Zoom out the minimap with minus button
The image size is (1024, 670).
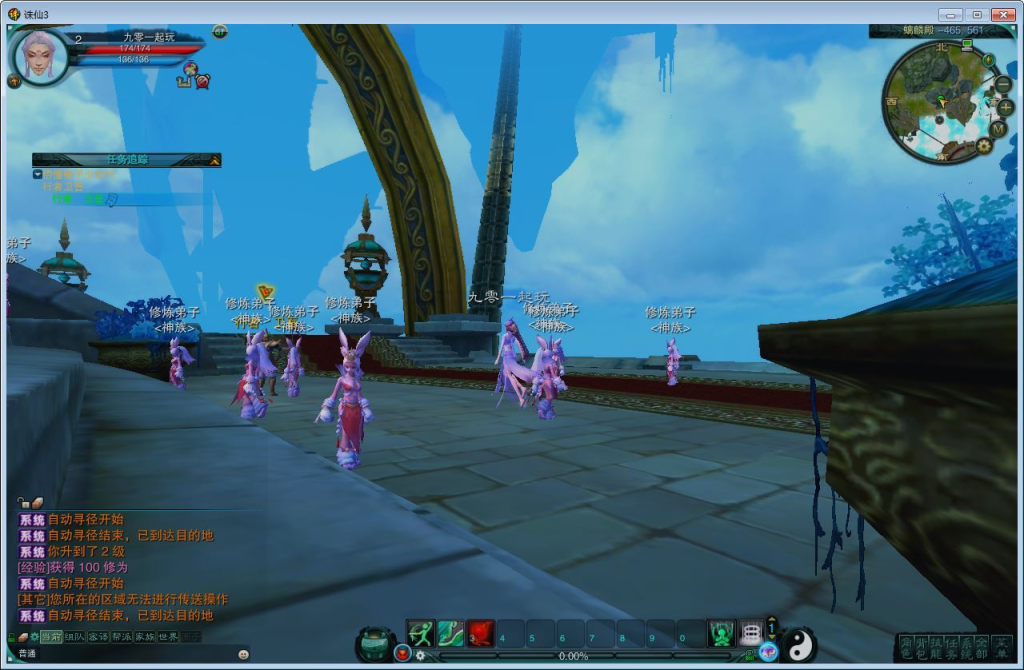coord(1003,85)
